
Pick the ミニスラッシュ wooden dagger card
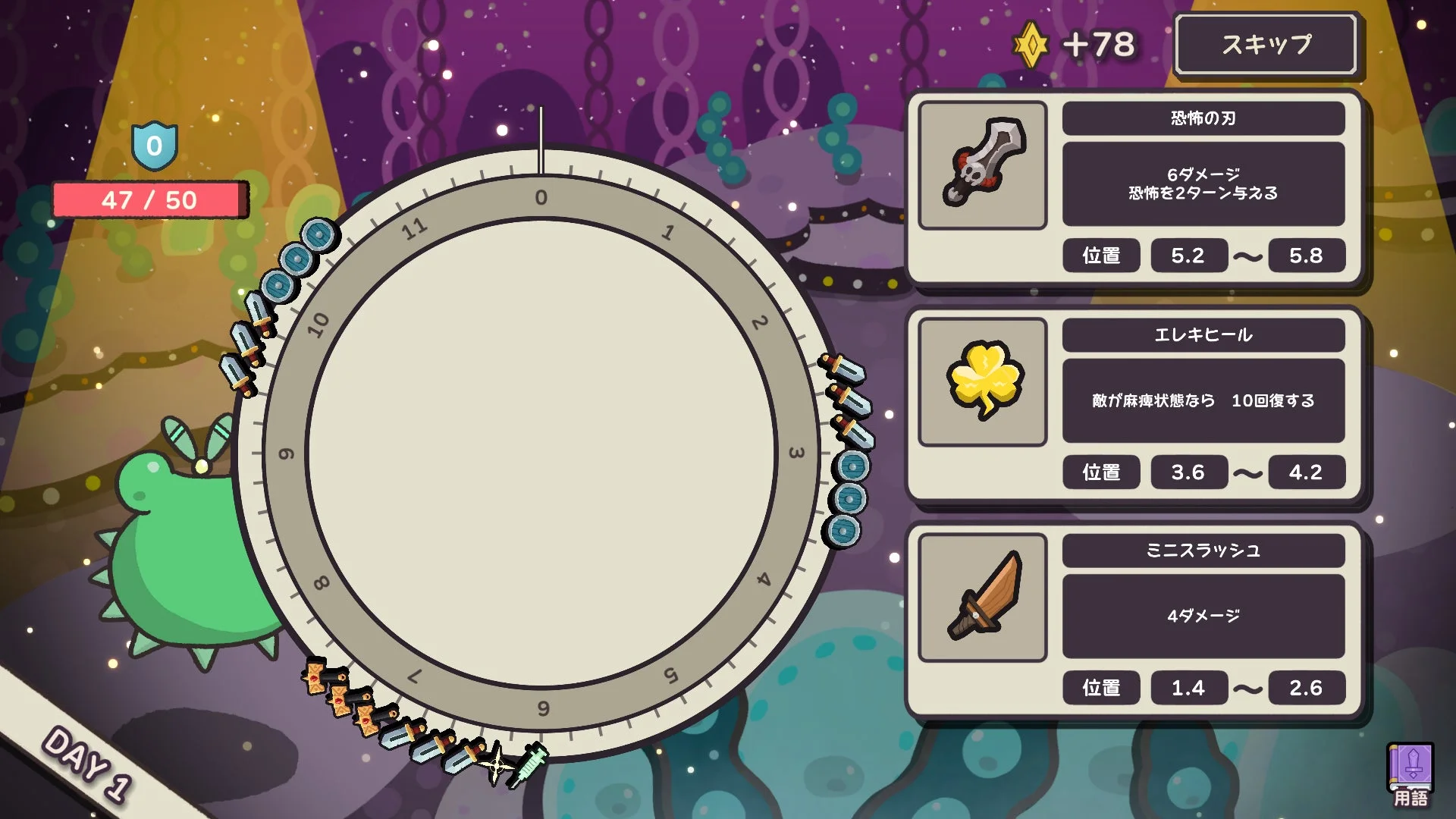tap(1134, 620)
